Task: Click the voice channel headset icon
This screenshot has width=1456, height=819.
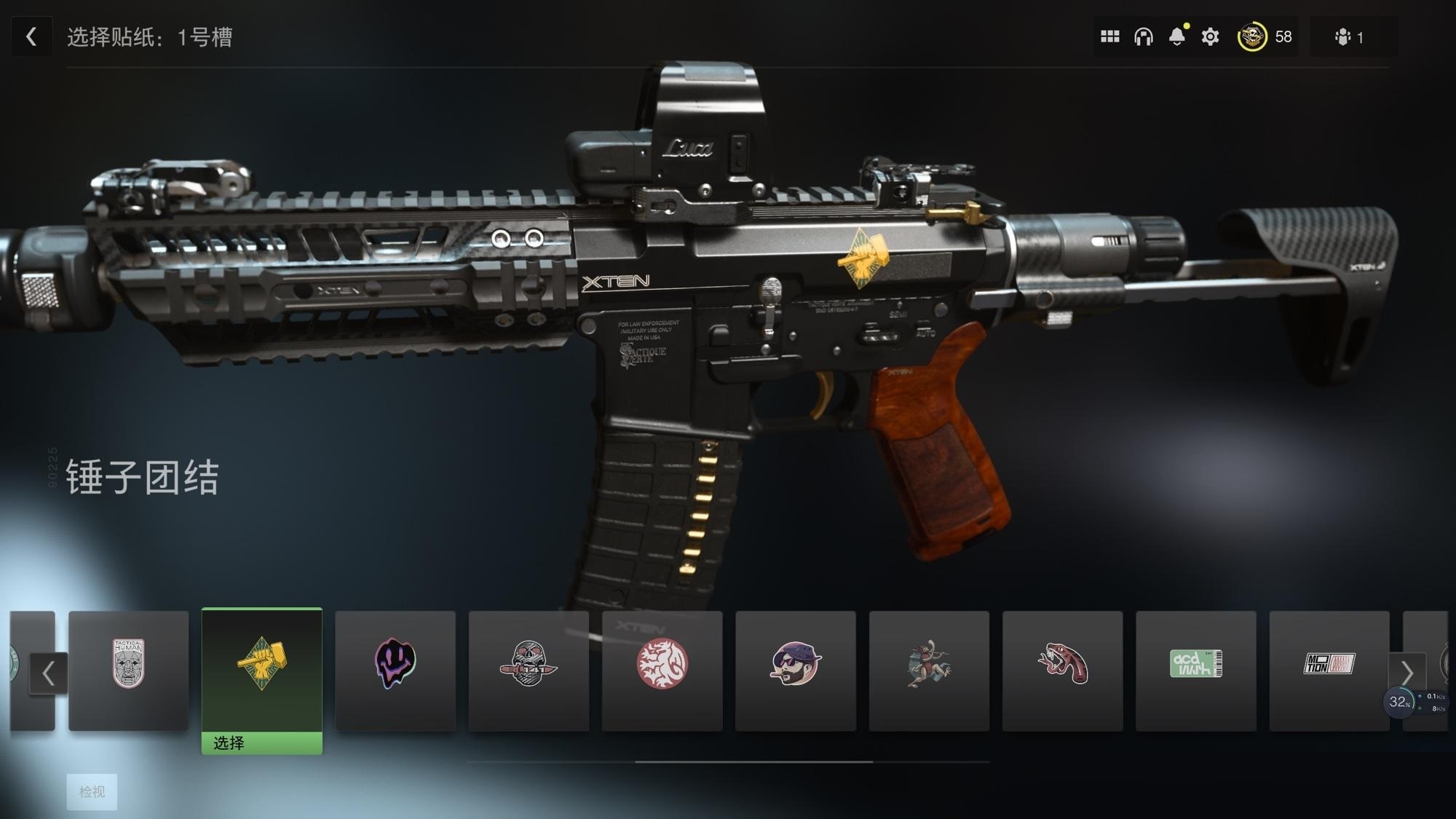Action: click(1144, 36)
